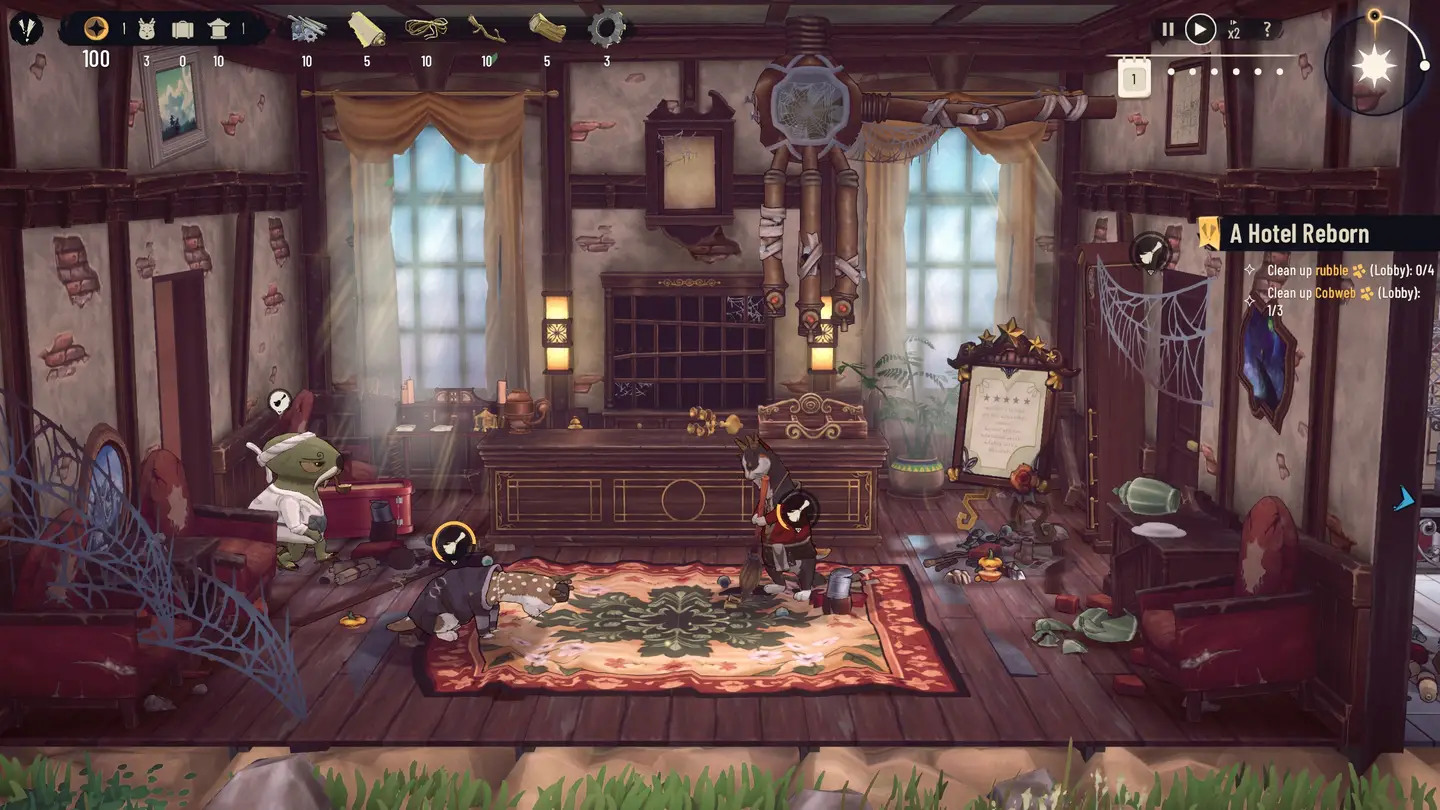Viewport: 1440px width, 810px height.
Task: Open the question mark help
Action: (x=1267, y=29)
